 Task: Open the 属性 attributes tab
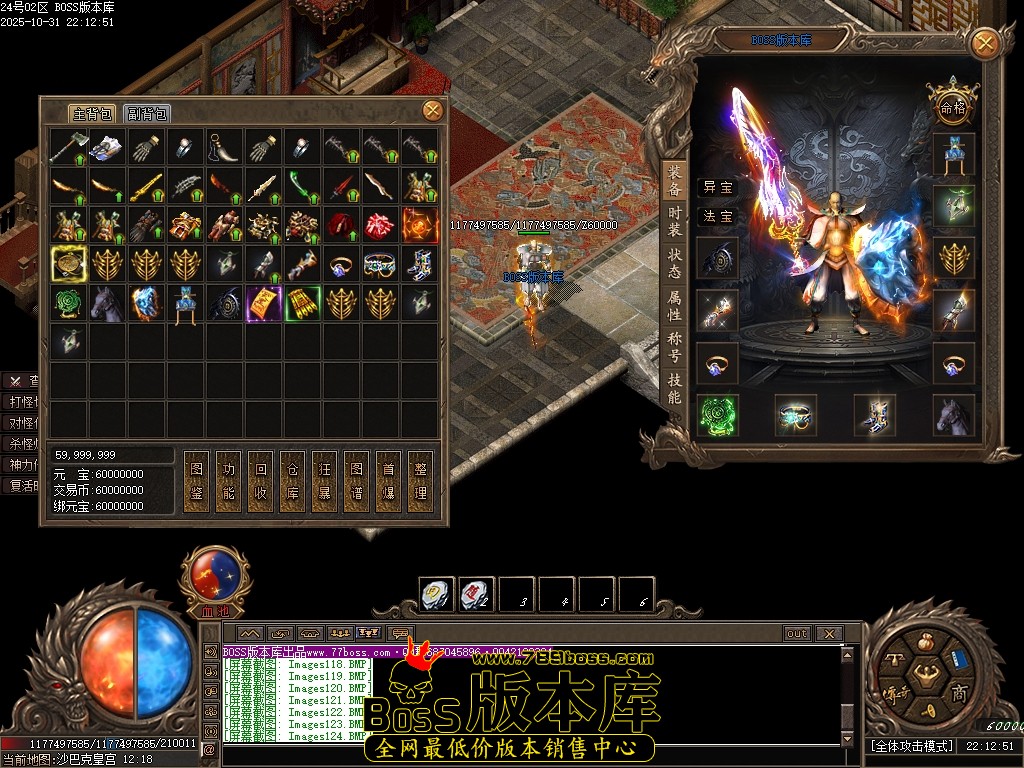click(x=675, y=305)
